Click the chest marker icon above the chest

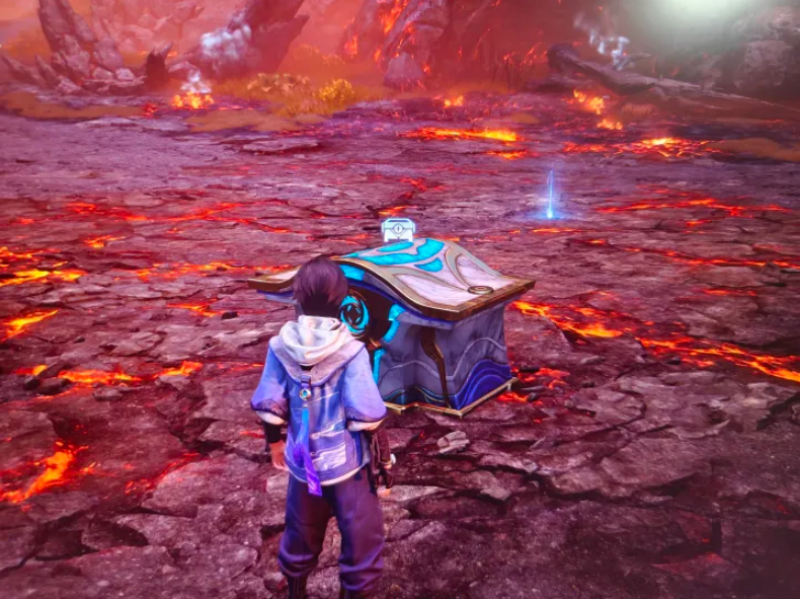pos(397,229)
